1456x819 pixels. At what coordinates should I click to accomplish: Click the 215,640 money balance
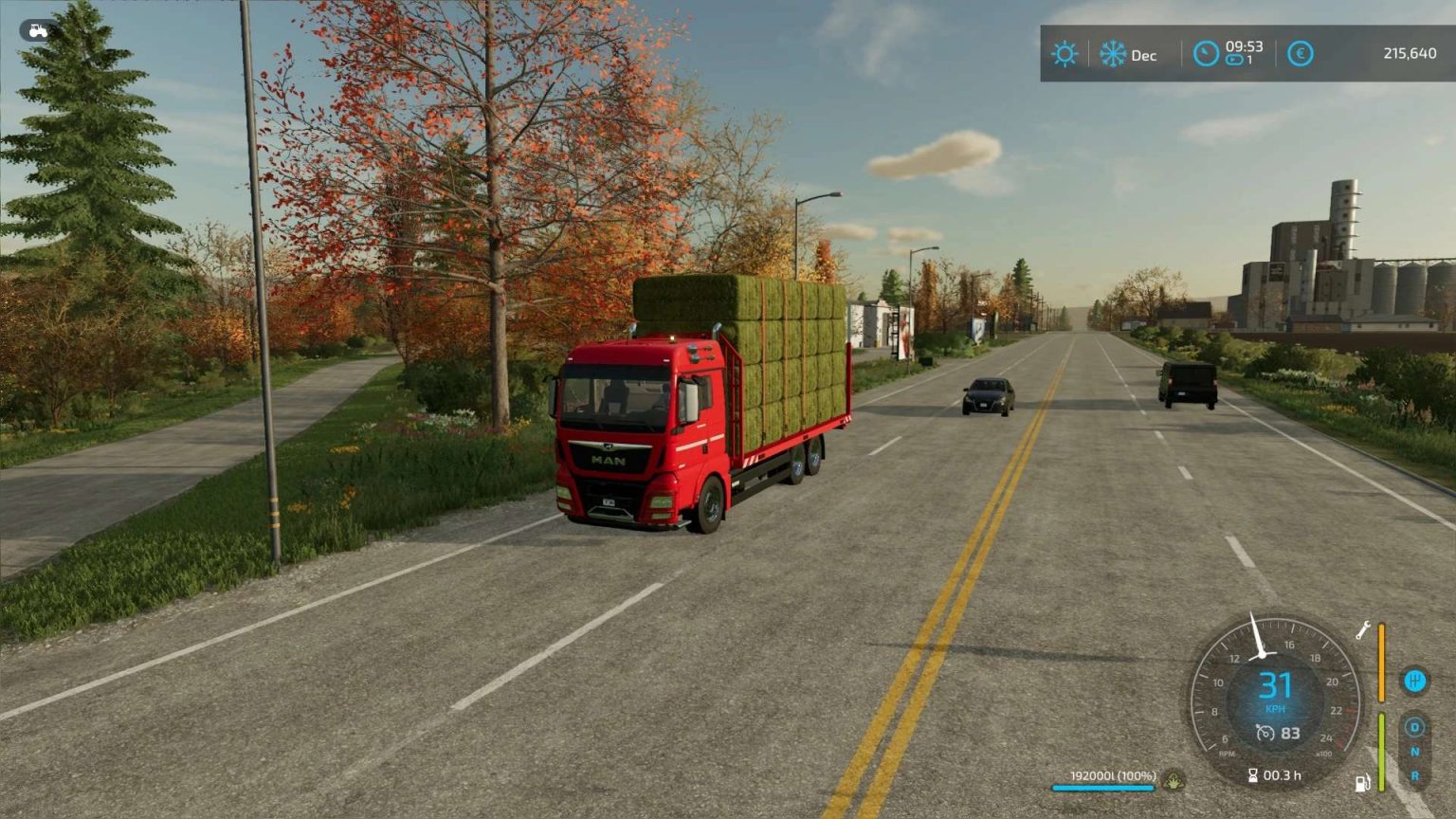click(1410, 53)
